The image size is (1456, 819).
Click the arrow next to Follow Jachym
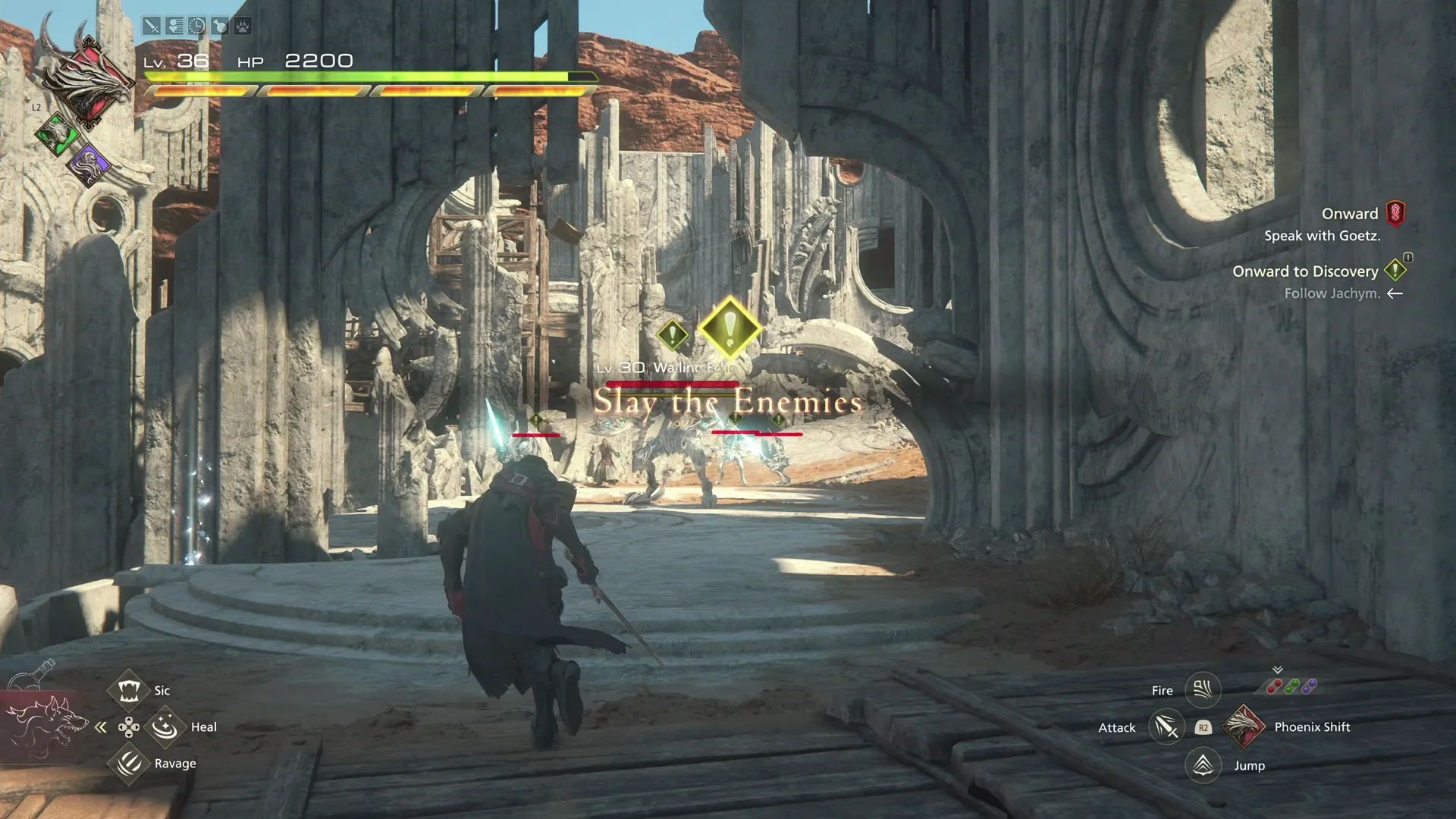(x=1395, y=294)
